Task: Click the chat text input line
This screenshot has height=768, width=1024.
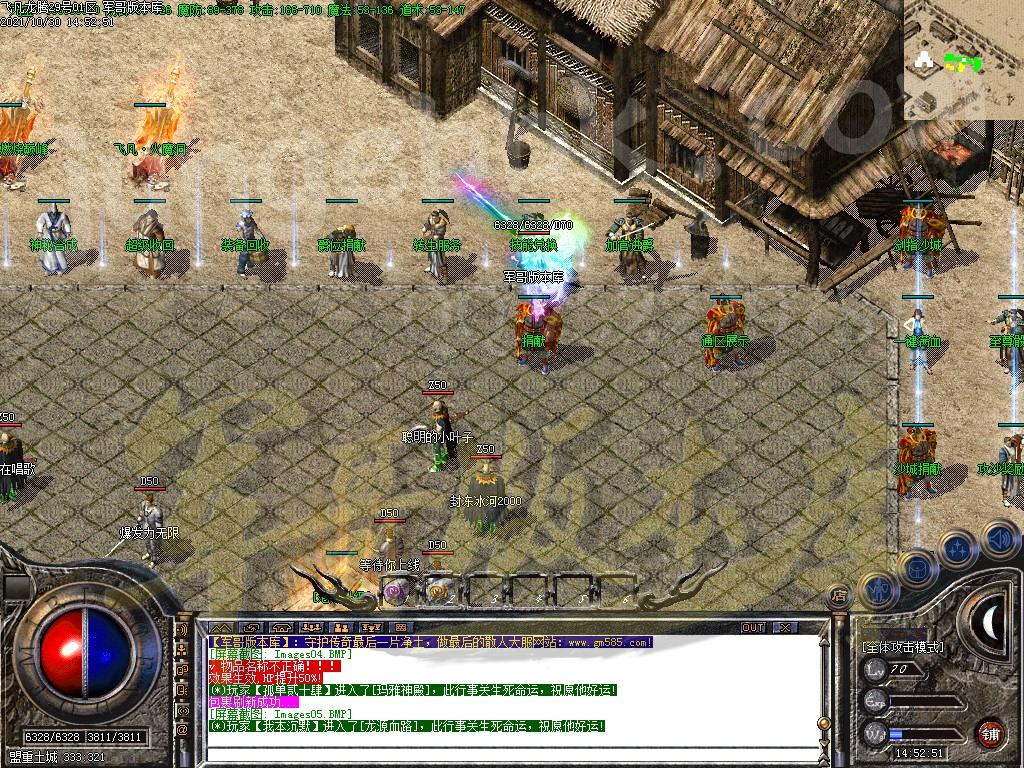Action: pos(500,756)
